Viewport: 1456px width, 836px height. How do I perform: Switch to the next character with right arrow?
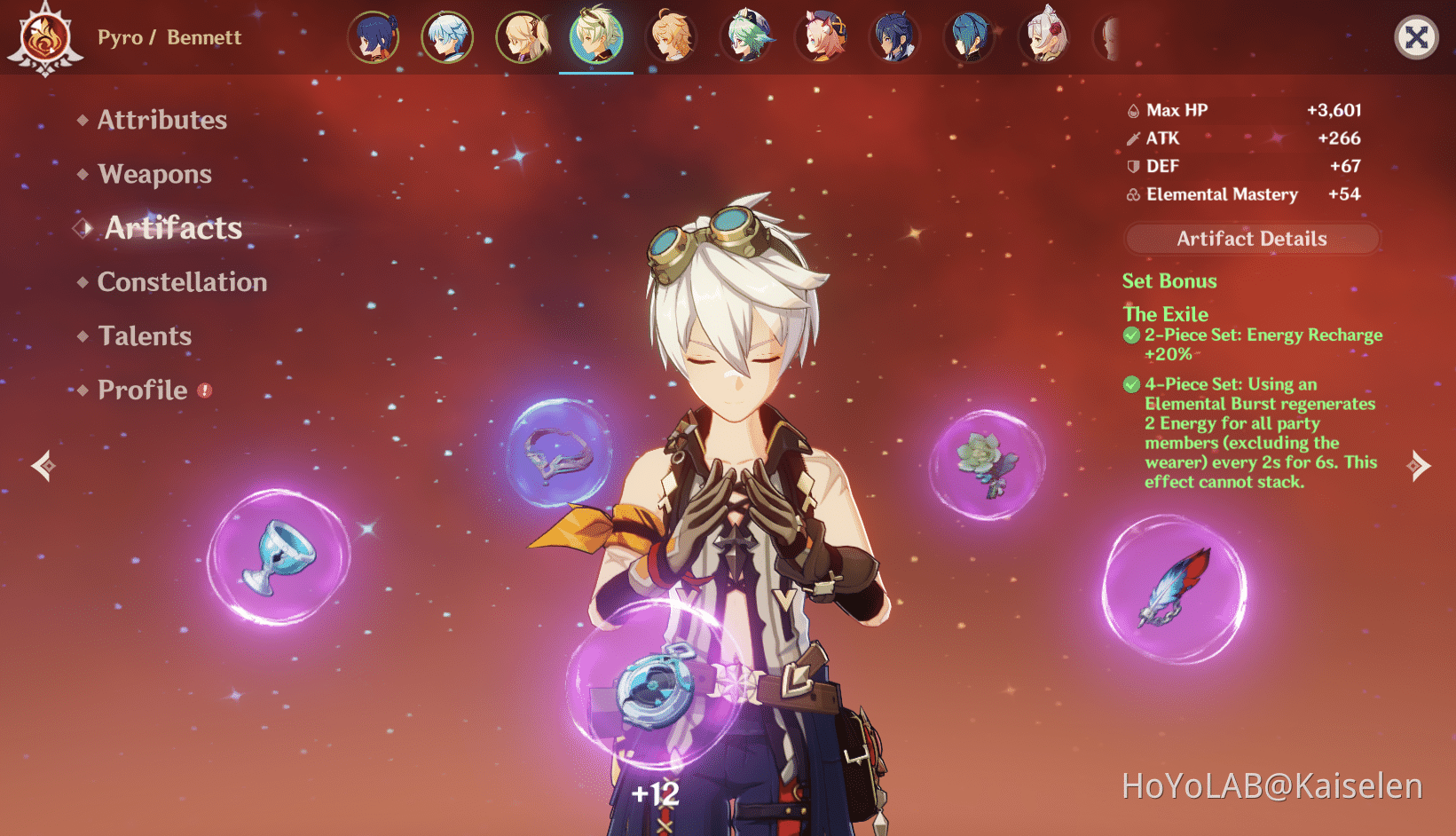[1419, 465]
